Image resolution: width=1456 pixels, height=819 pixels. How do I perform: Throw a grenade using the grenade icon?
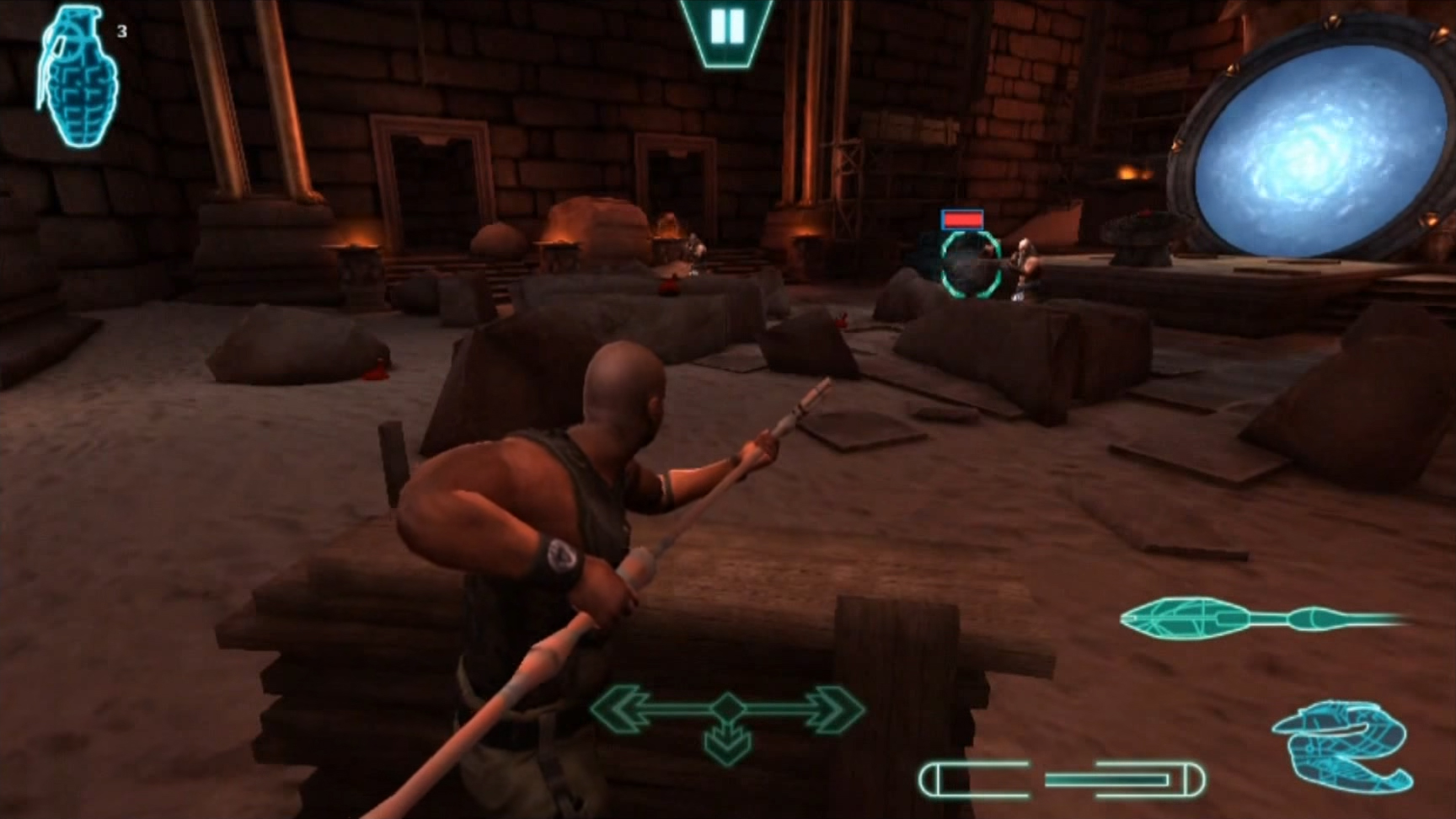(78, 78)
